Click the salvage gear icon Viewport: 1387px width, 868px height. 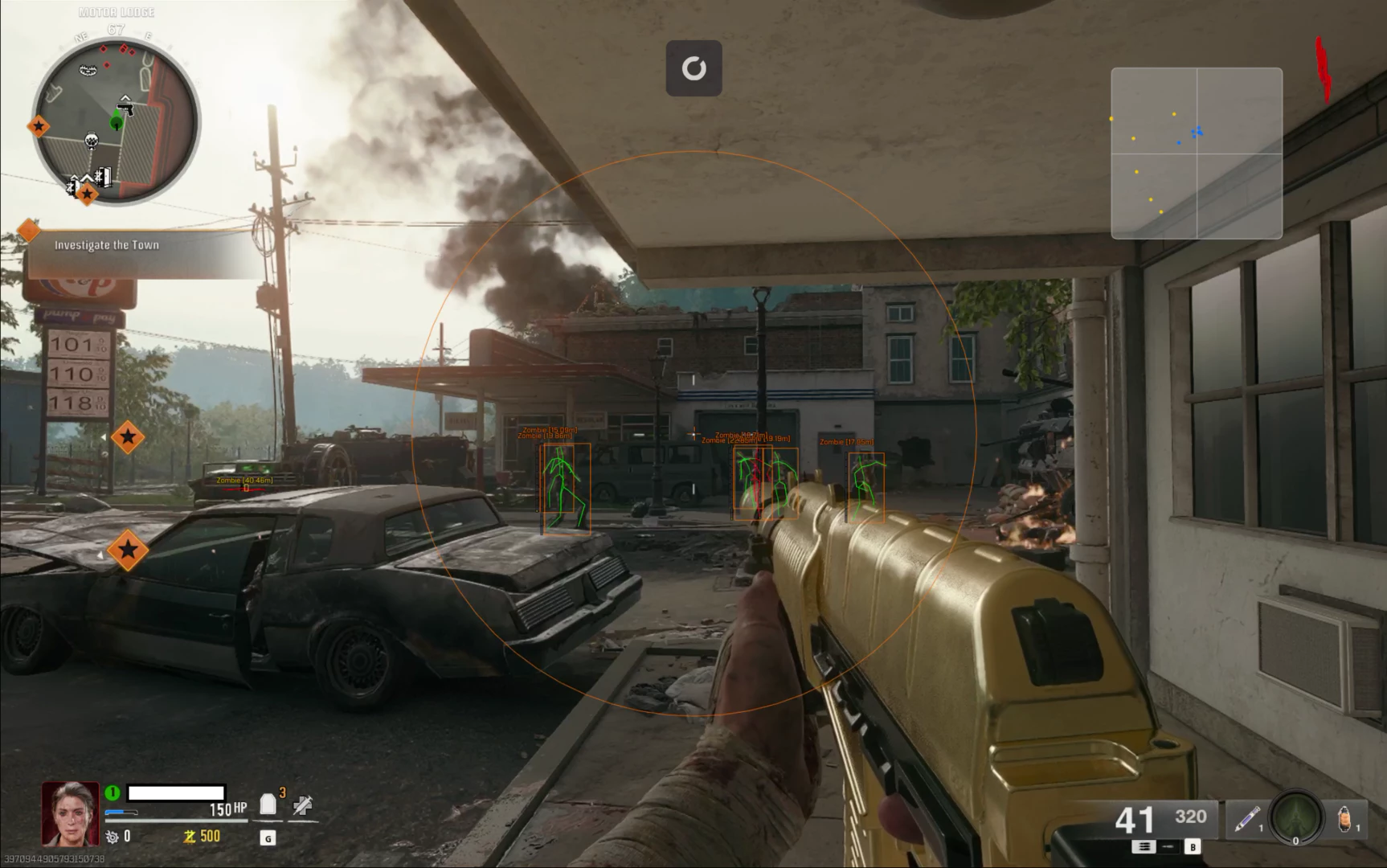(113, 837)
